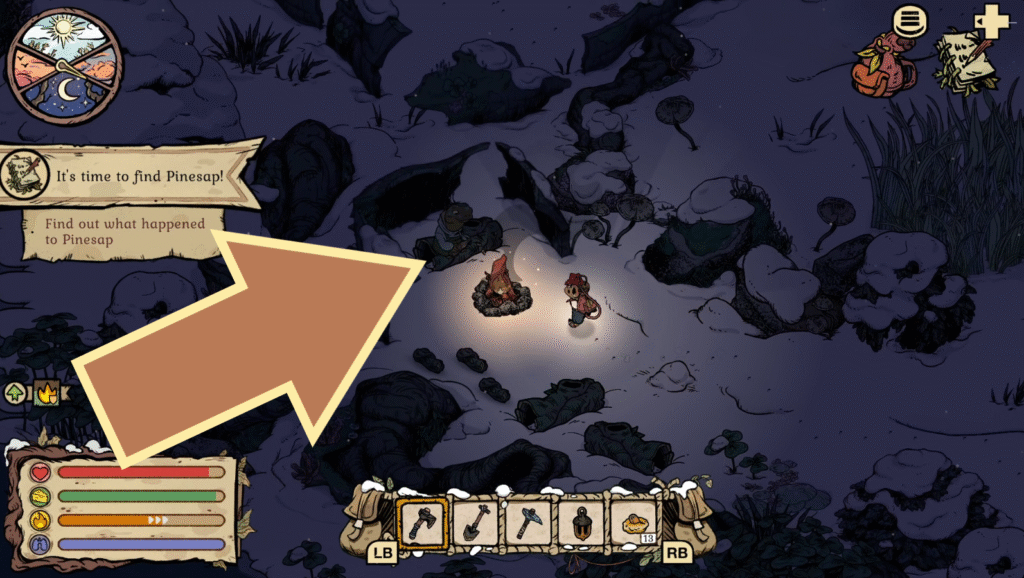Equip the lantern from the hotbar

(582, 522)
